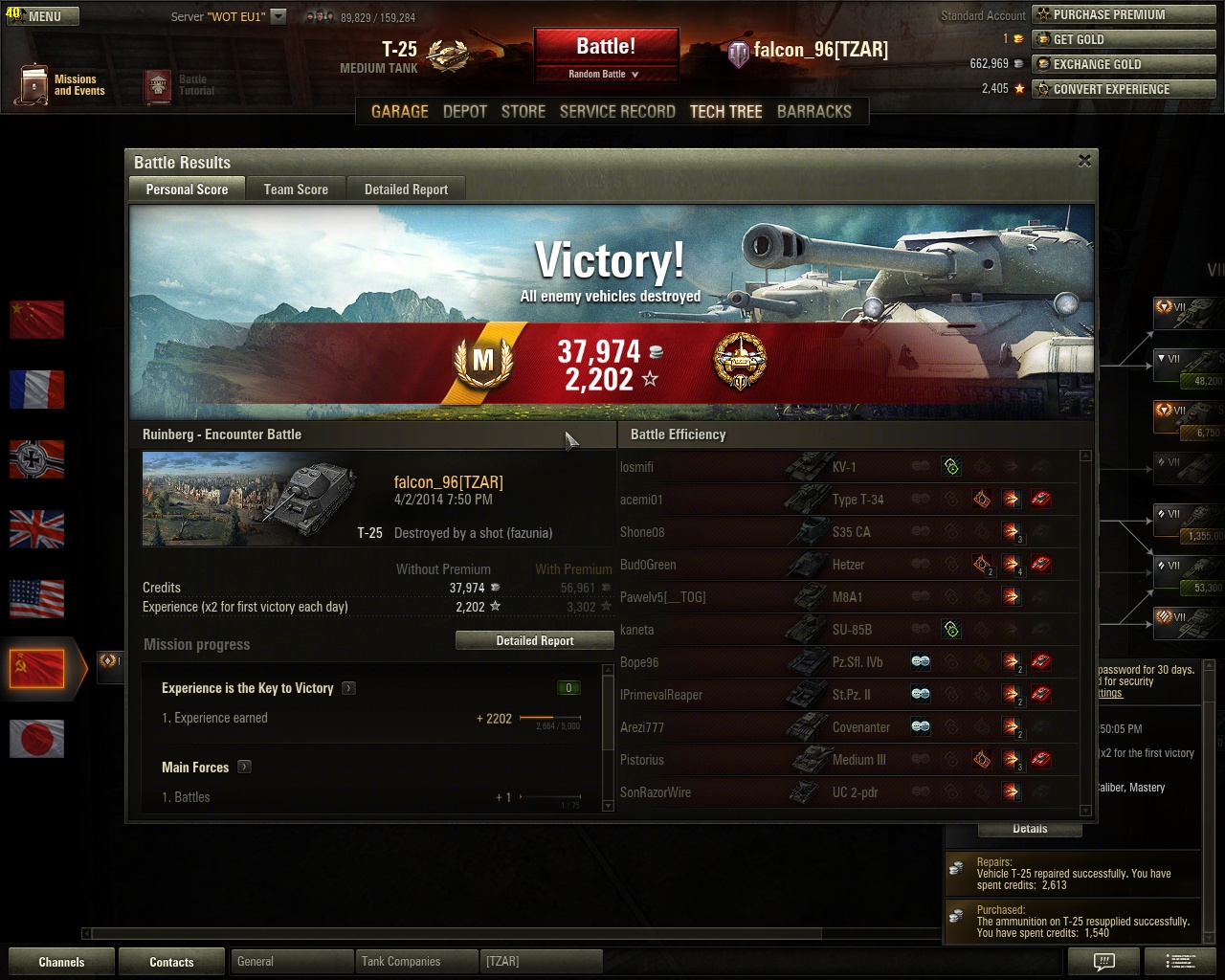Screen dimensions: 1225x980
Task: Open the DEPOT section
Action: [465, 111]
